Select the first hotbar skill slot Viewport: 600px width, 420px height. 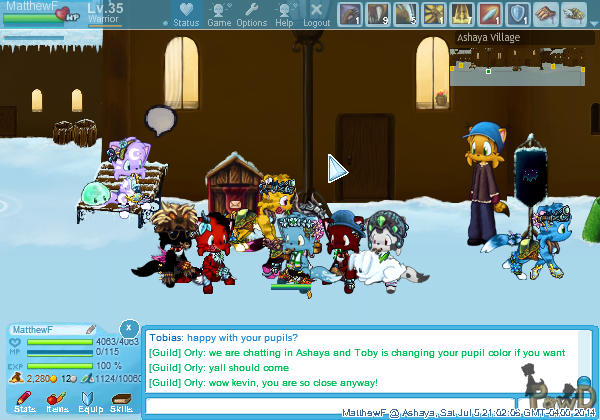coord(349,13)
